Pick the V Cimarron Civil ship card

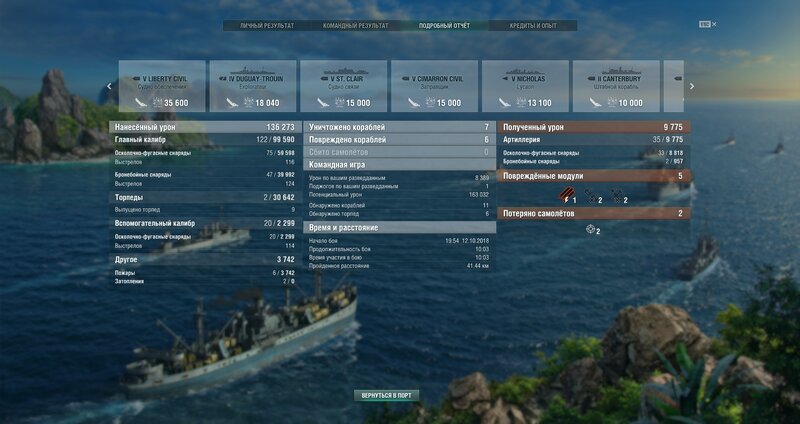click(x=435, y=86)
